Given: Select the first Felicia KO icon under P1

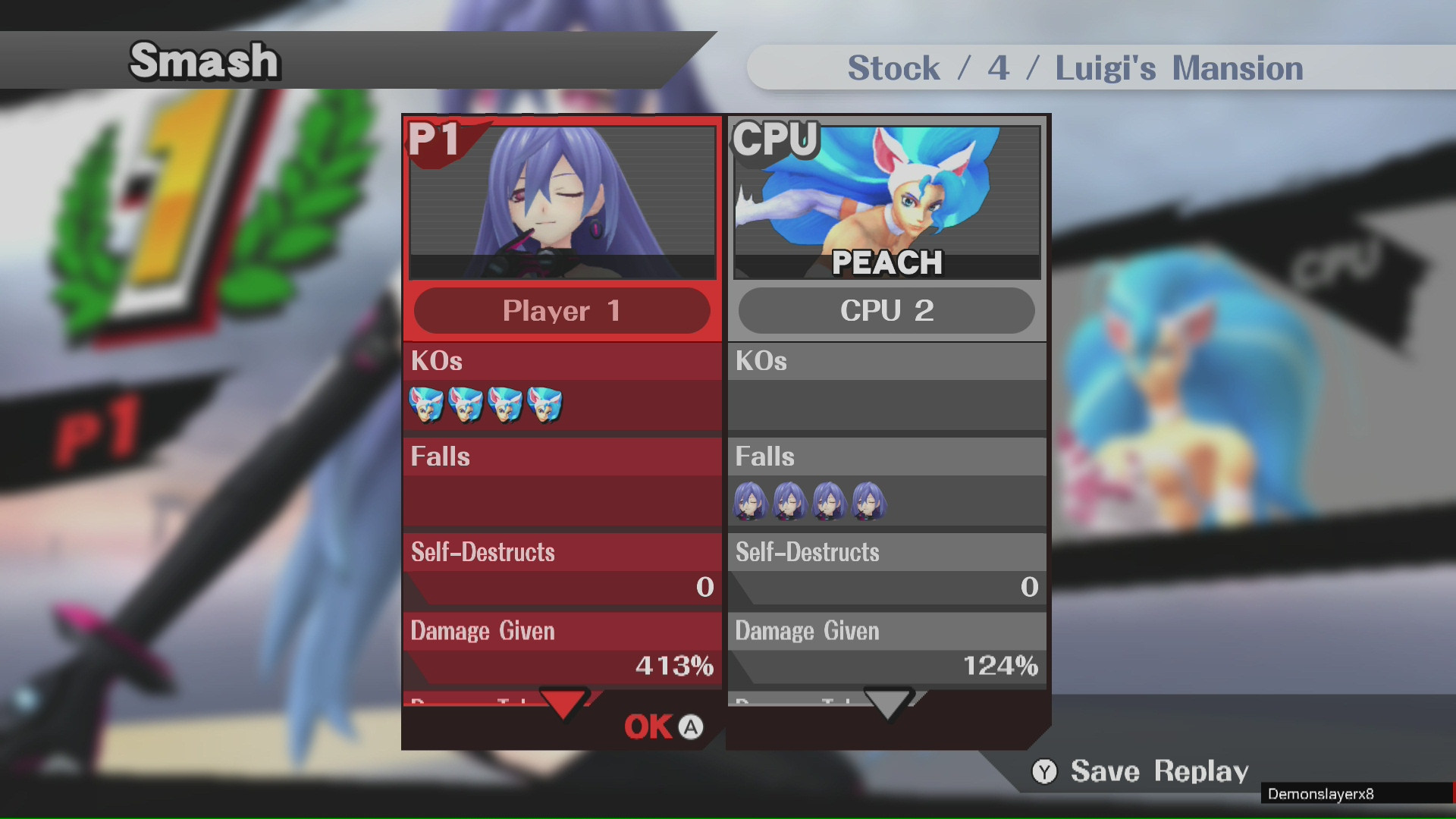Looking at the screenshot, I should 428,404.
